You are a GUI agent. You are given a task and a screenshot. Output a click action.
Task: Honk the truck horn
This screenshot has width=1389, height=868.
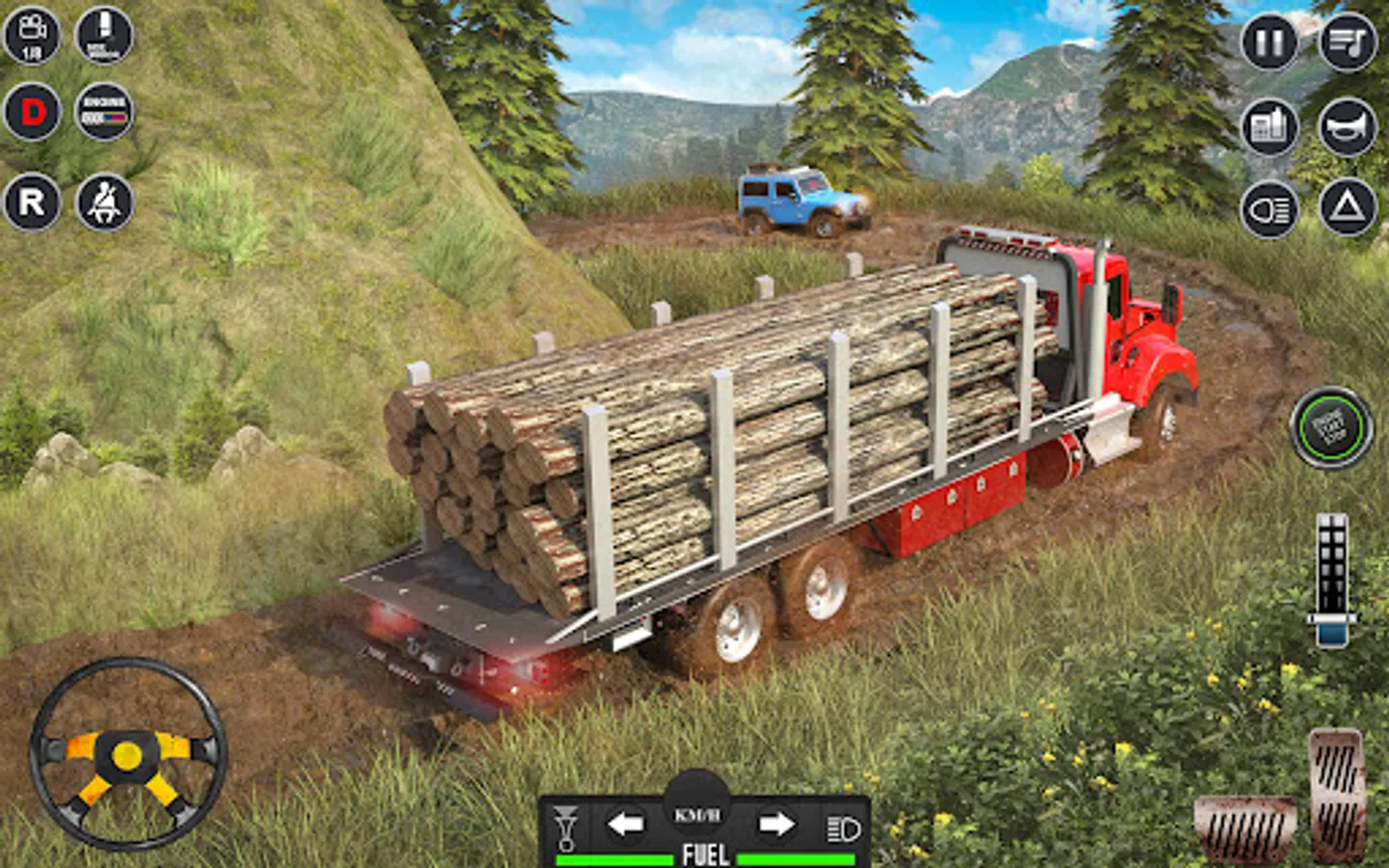[1348, 126]
